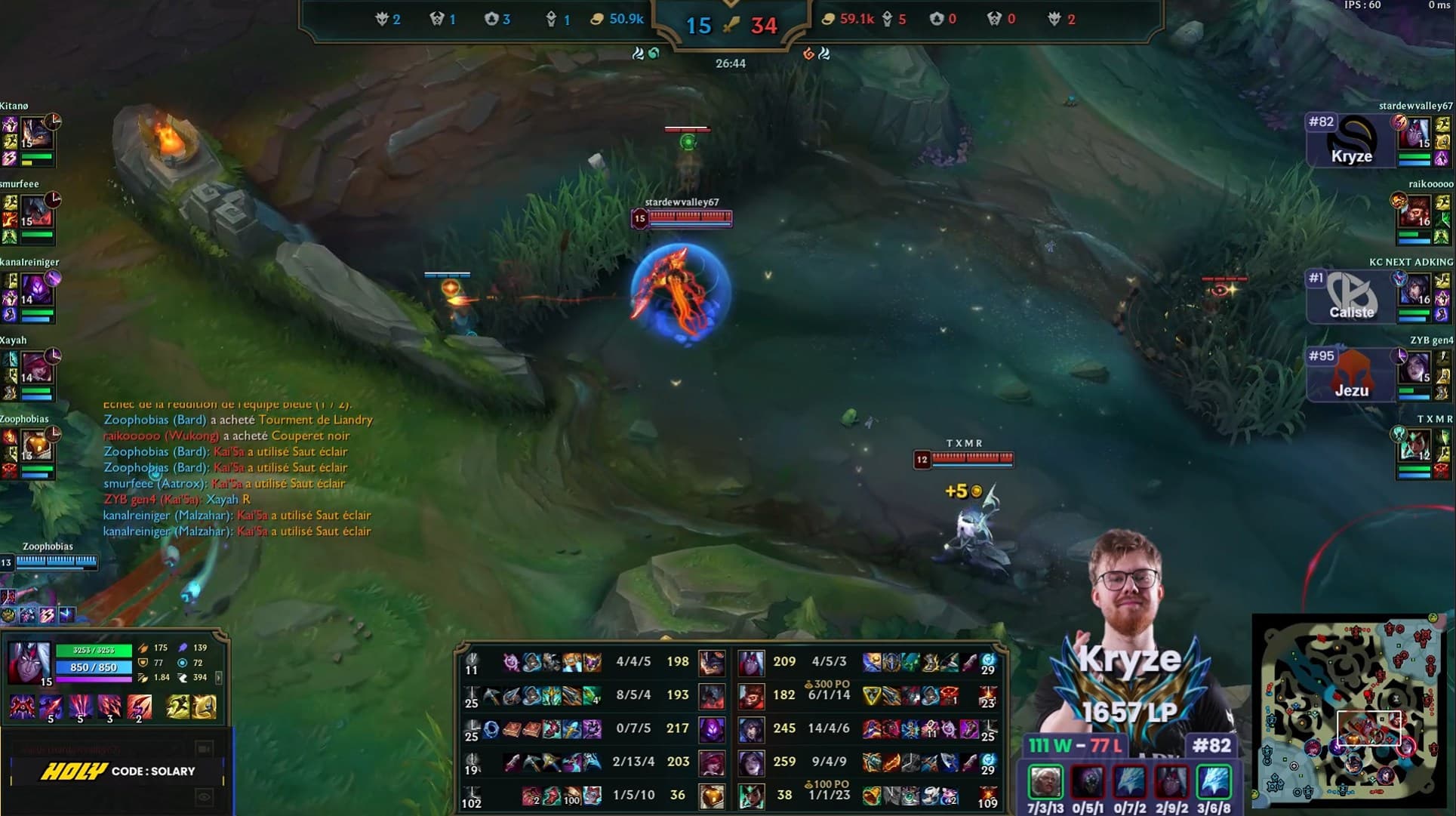Click Kryze's 1657 LP rank overlay

tap(1130, 710)
